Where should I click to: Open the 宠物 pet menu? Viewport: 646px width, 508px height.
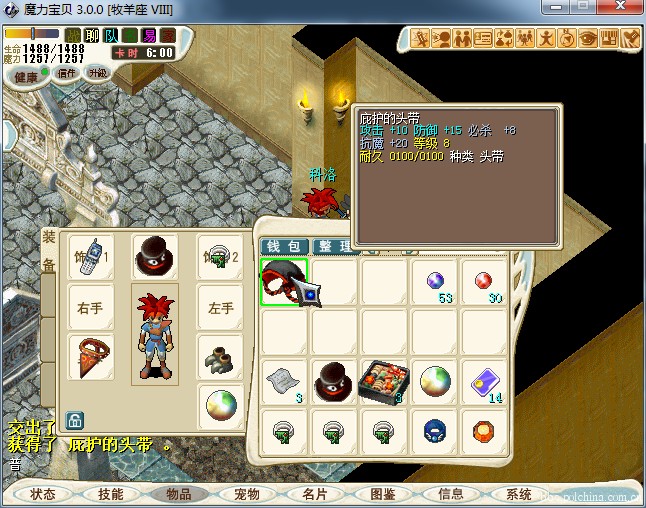point(247,494)
